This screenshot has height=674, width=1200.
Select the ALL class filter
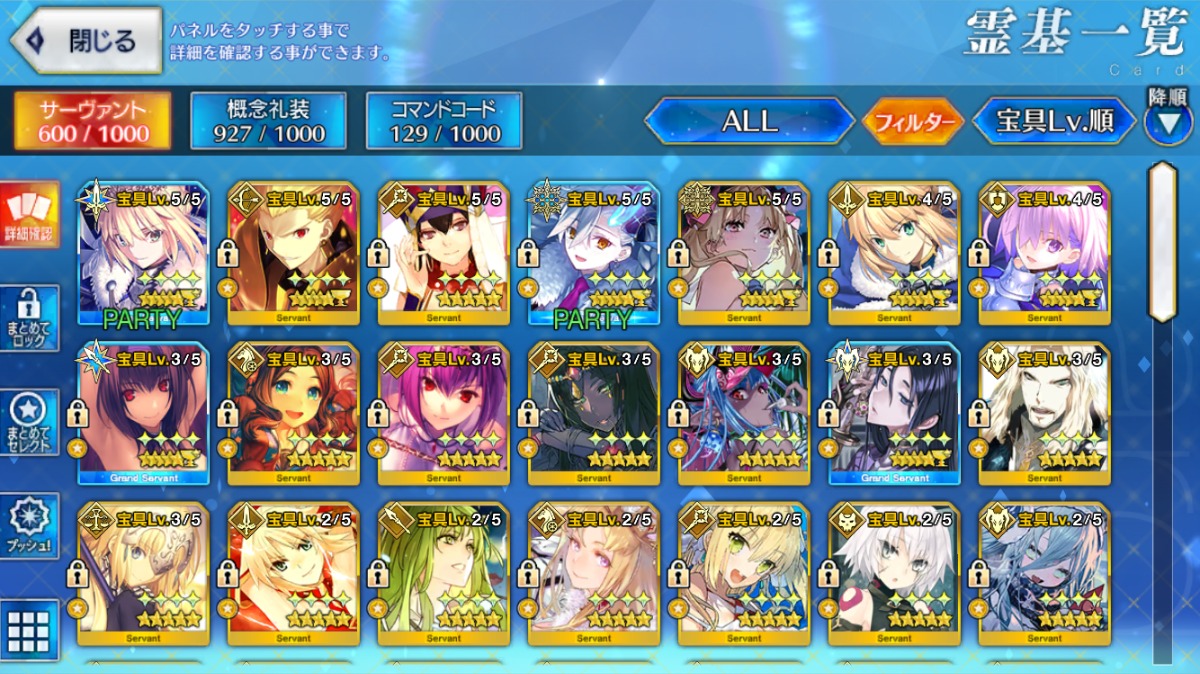[749, 122]
